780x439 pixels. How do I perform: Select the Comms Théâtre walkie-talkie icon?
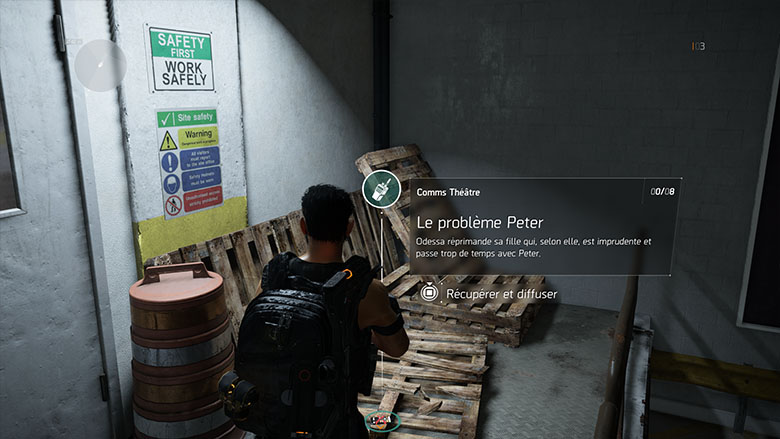[381, 187]
